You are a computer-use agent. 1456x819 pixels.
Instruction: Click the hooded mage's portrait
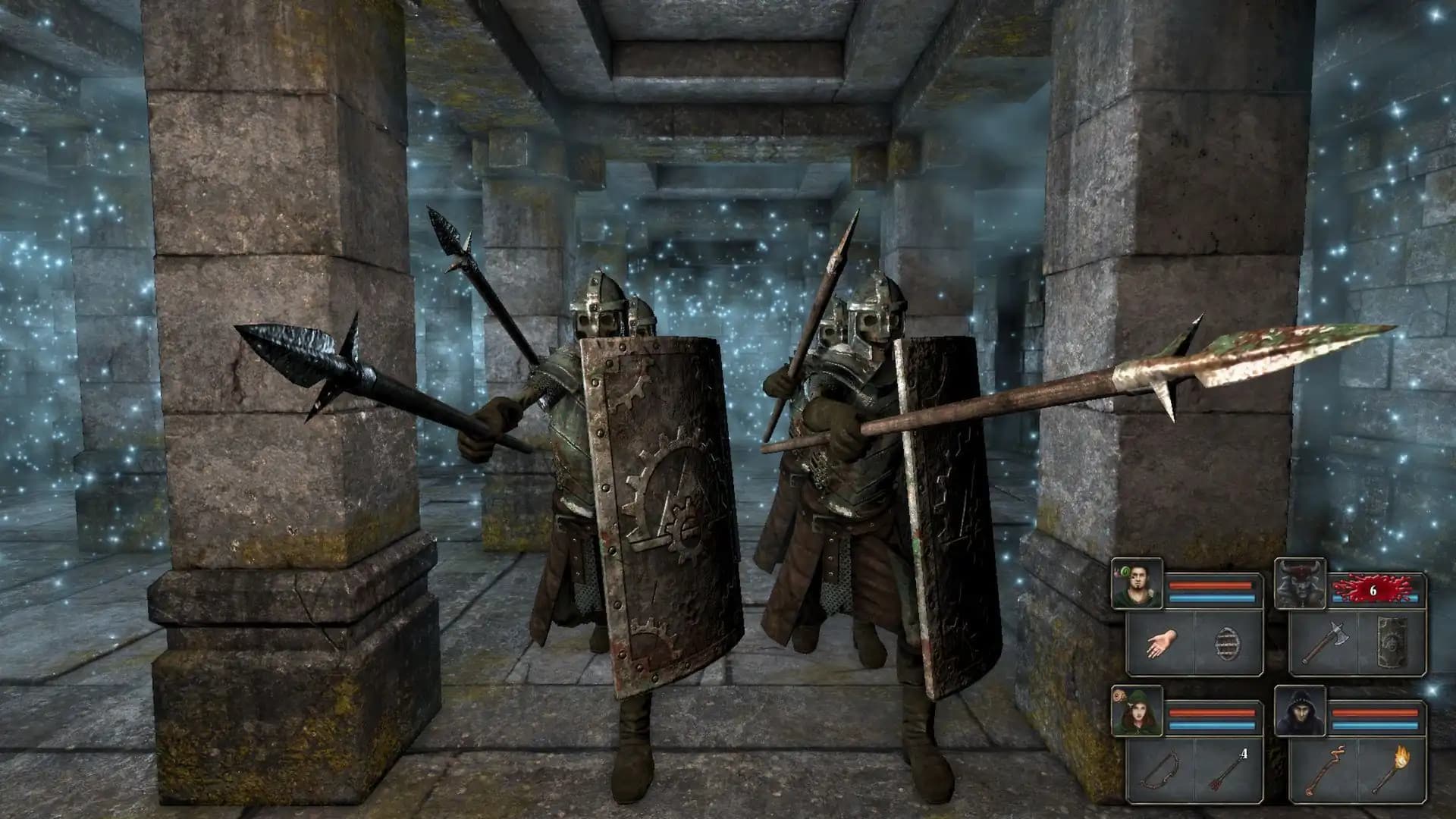coord(1301,711)
